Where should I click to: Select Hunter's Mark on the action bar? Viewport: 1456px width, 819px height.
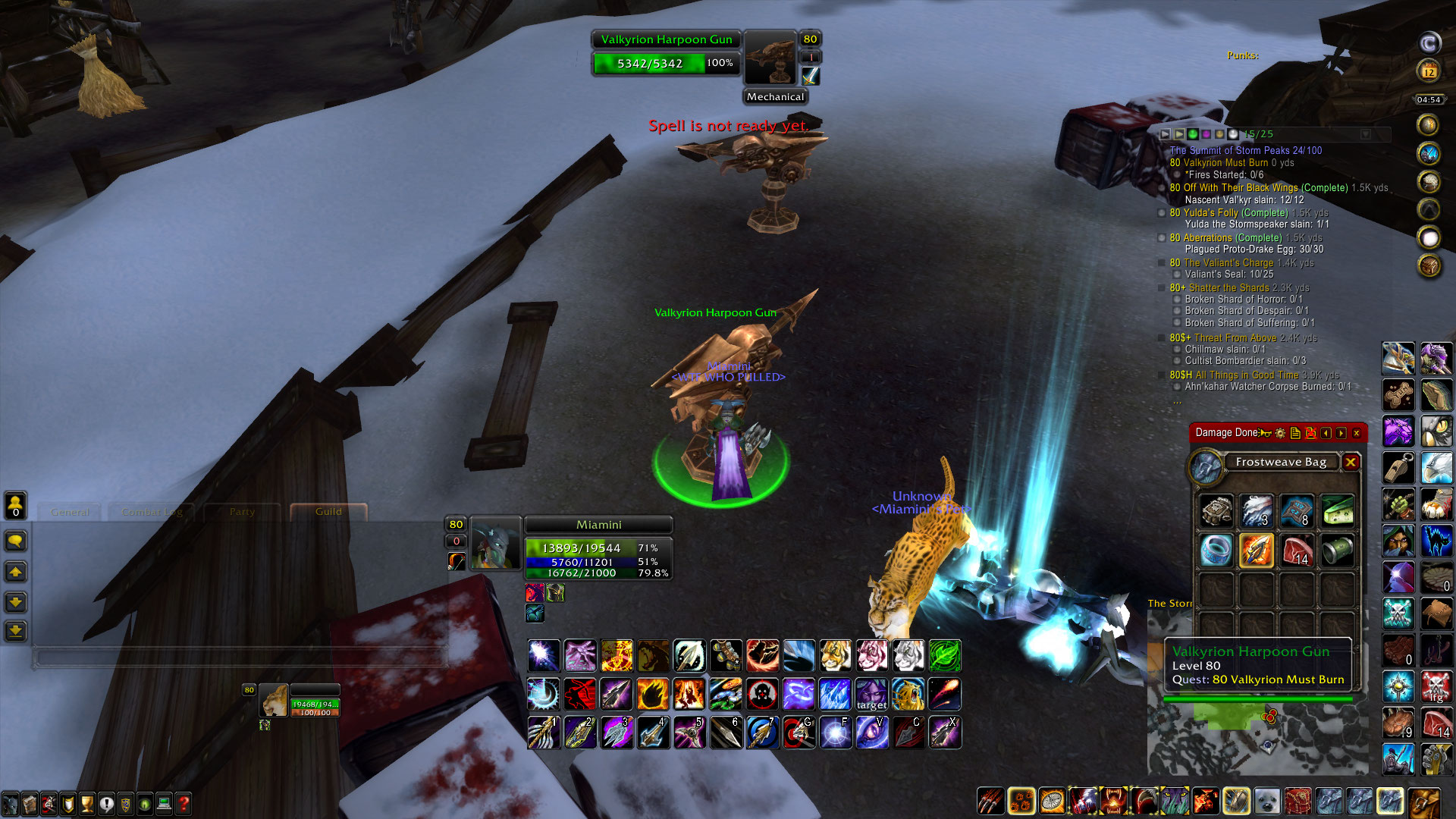pyautogui.click(x=760, y=694)
